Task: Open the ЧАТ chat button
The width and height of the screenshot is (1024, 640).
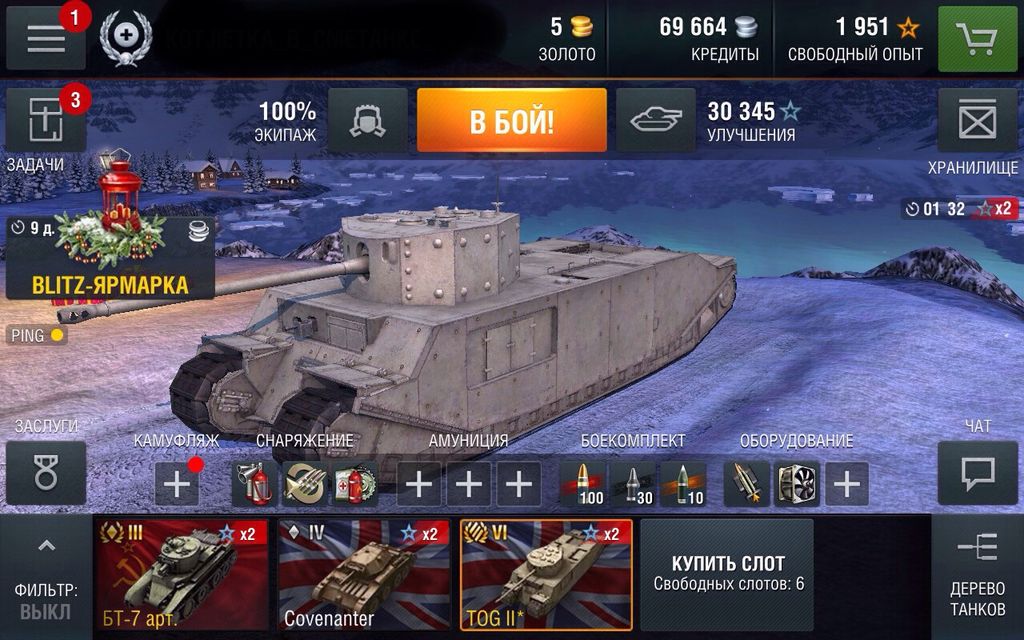Action: click(x=977, y=473)
